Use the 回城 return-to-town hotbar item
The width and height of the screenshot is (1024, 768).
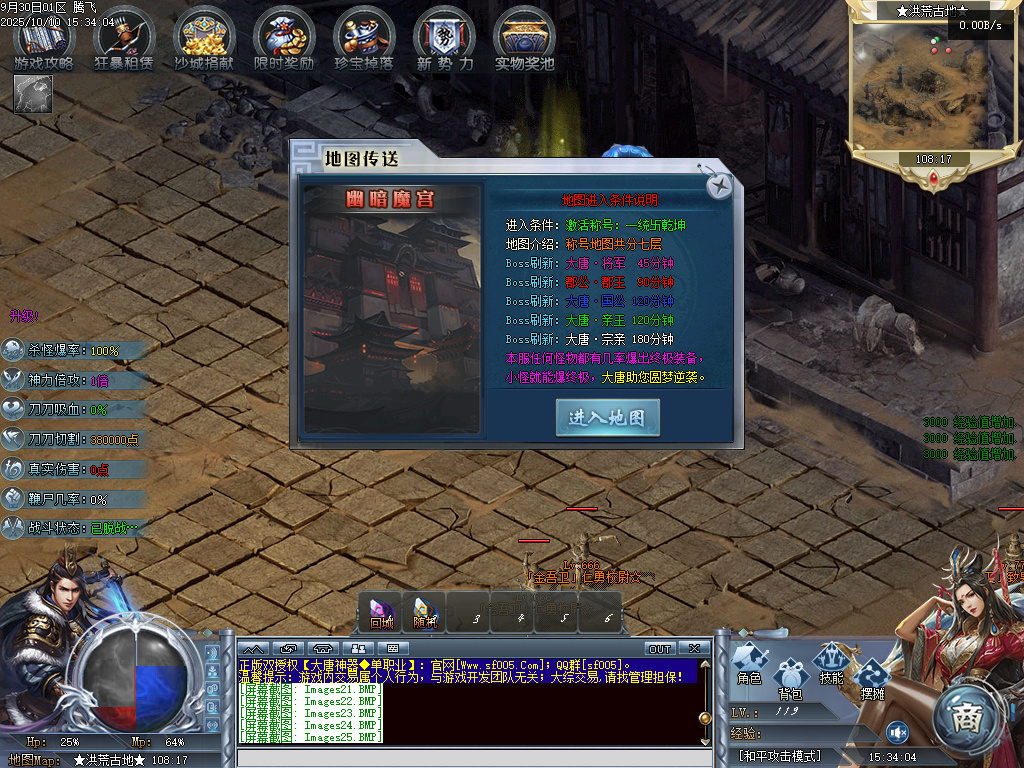[x=382, y=613]
